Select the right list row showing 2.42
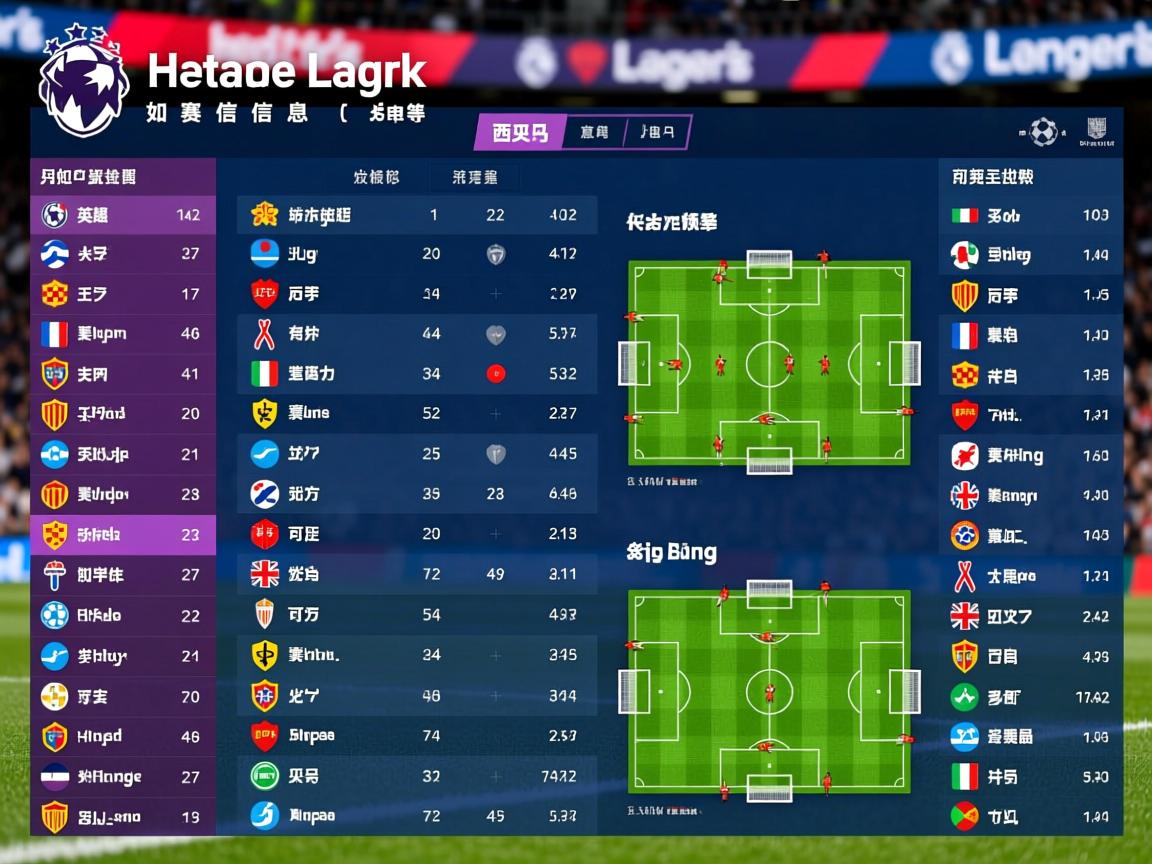Viewport: 1152px width, 864px height. [x=1030, y=617]
